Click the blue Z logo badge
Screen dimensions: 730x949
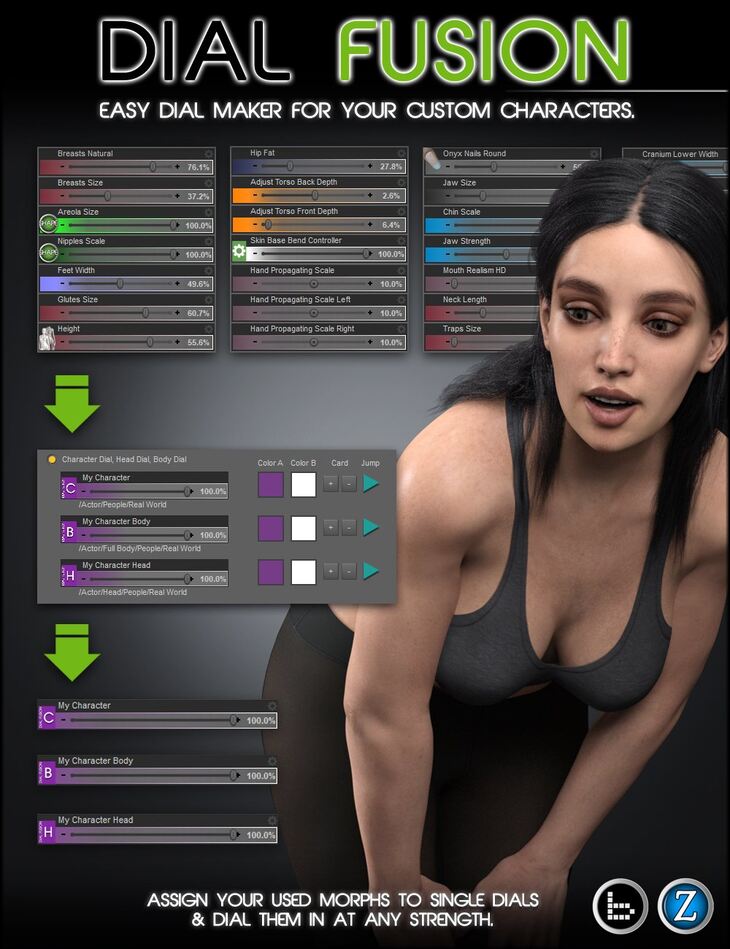[685, 906]
